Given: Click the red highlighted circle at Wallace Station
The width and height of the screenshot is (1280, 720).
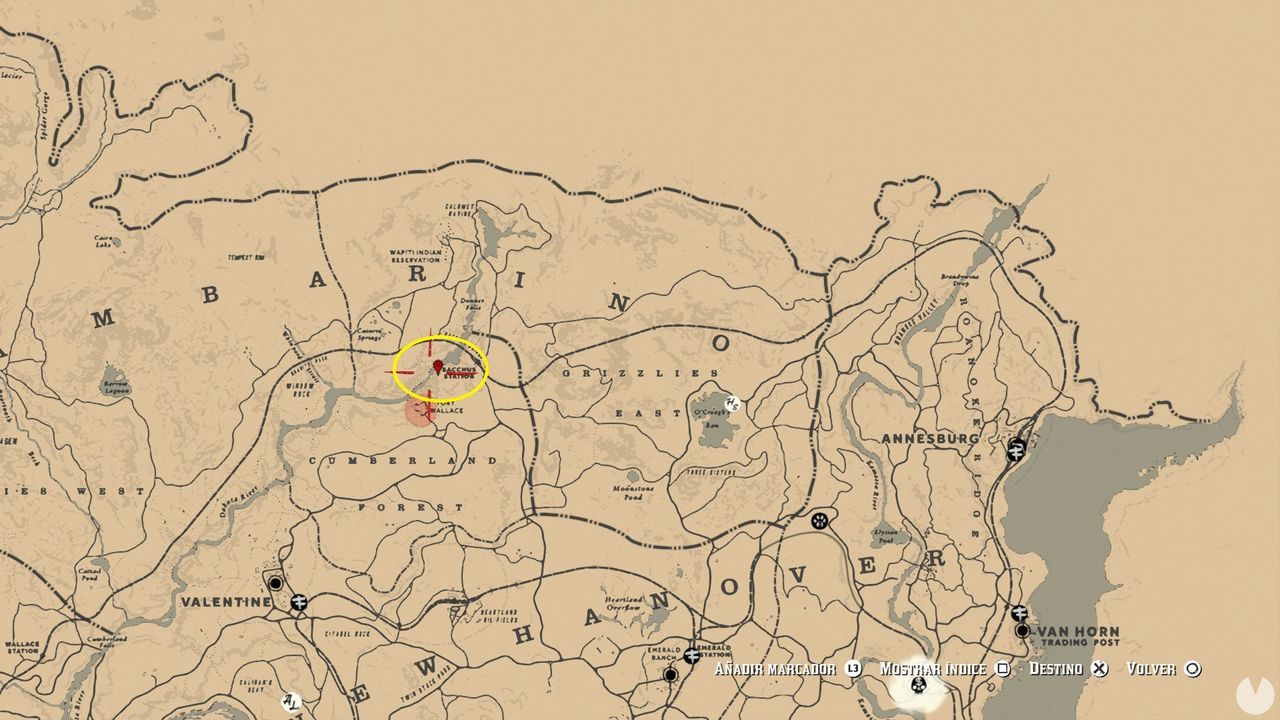Looking at the screenshot, I should point(418,410).
